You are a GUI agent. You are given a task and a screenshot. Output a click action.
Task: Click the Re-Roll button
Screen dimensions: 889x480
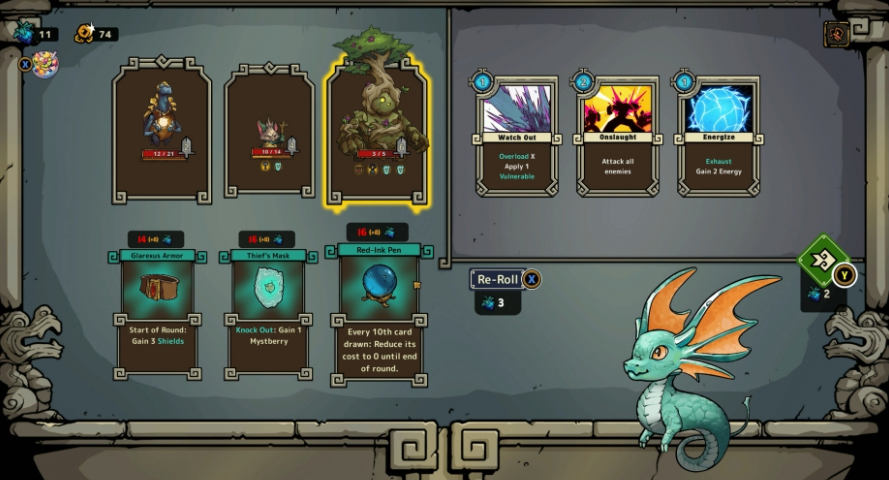pos(498,280)
